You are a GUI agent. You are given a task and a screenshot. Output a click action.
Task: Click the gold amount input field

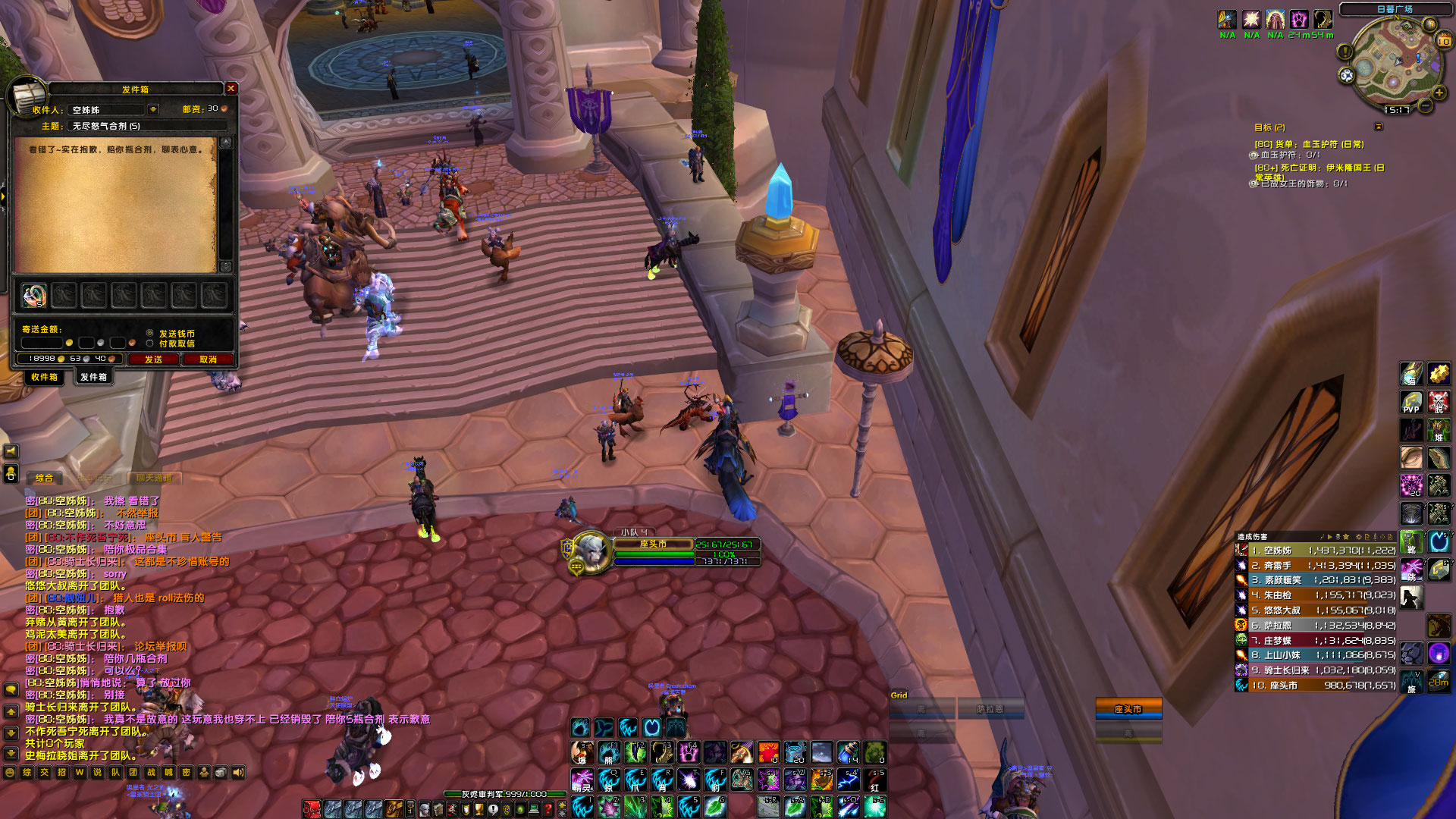tap(41, 341)
